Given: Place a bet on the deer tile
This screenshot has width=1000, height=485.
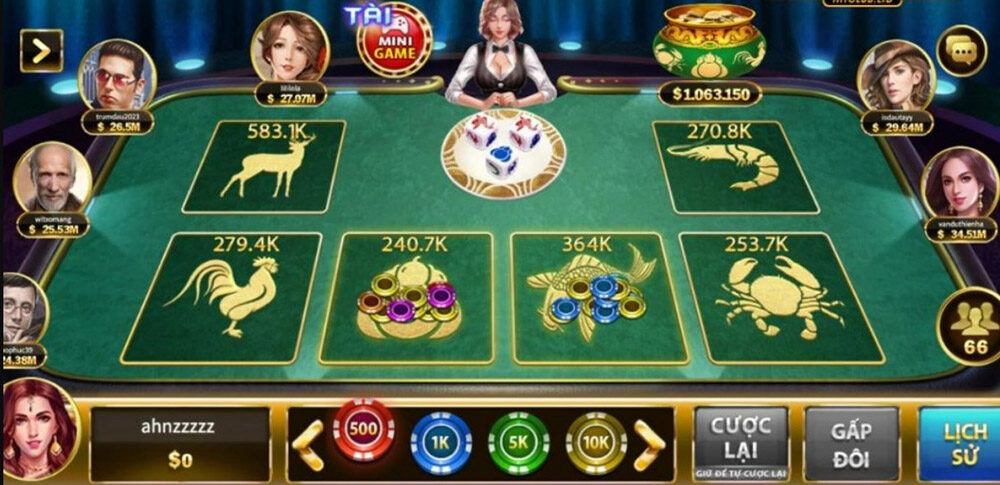Looking at the screenshot, I should tap(265, 167).
